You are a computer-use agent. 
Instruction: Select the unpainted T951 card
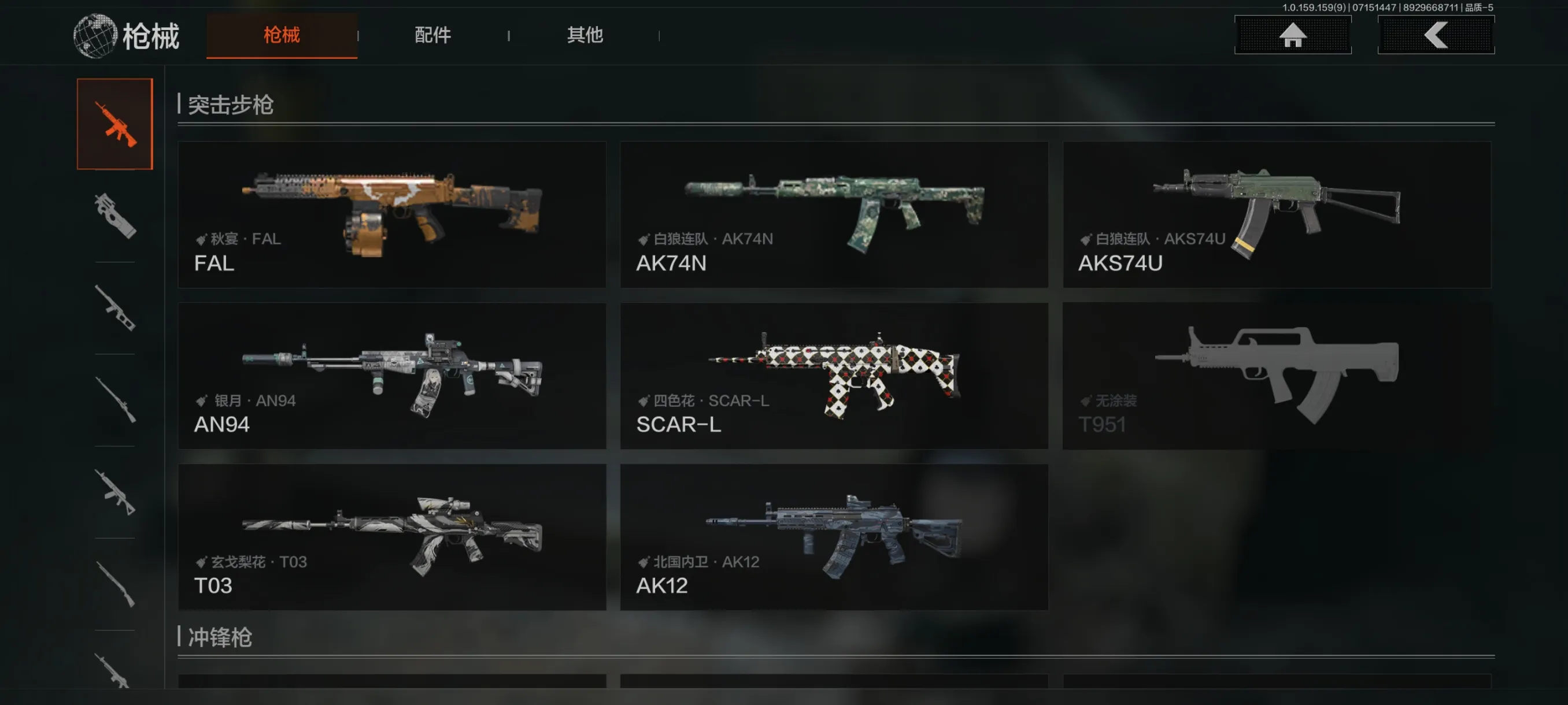point(1277,375)
